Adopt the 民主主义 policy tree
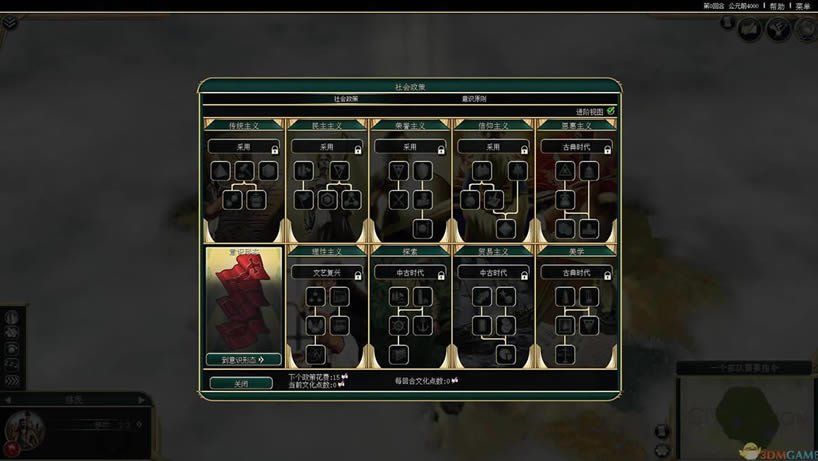Viewport: 818px width, 461px height. tap(327, 146)
